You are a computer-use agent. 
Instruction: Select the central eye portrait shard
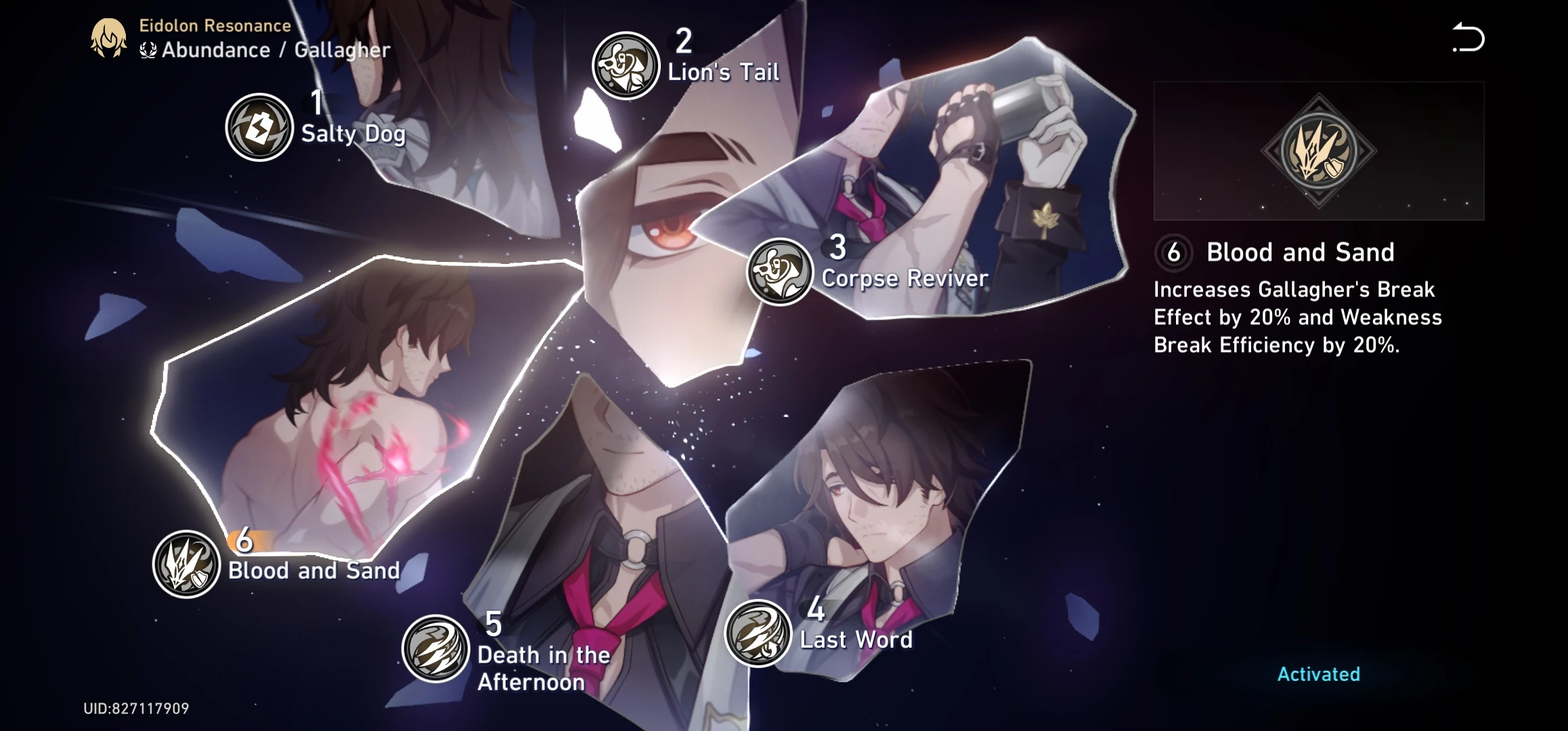point(663,223)
